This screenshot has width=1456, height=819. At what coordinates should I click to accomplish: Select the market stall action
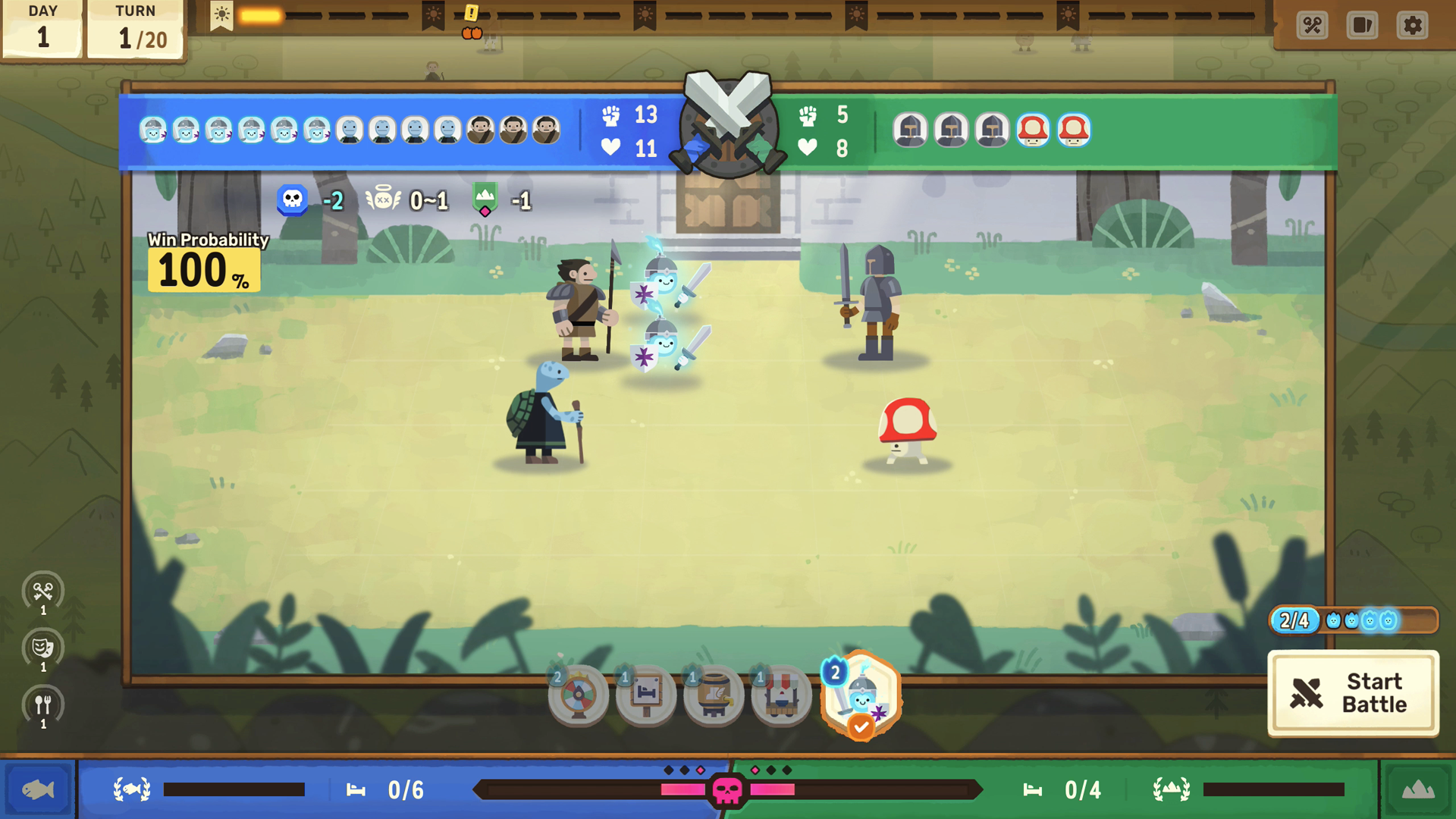point(780,695)
